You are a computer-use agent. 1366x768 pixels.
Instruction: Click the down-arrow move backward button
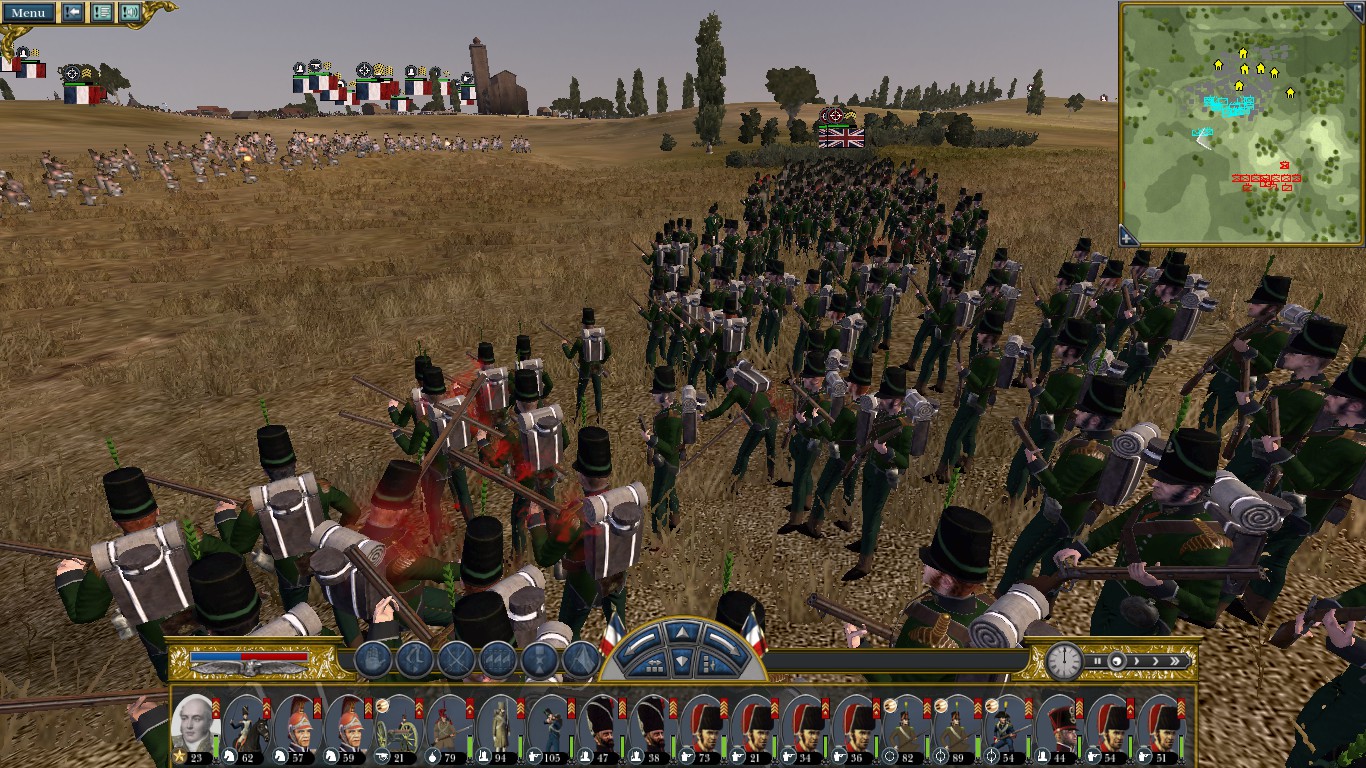pyautogui.click(x=681, y=661)
